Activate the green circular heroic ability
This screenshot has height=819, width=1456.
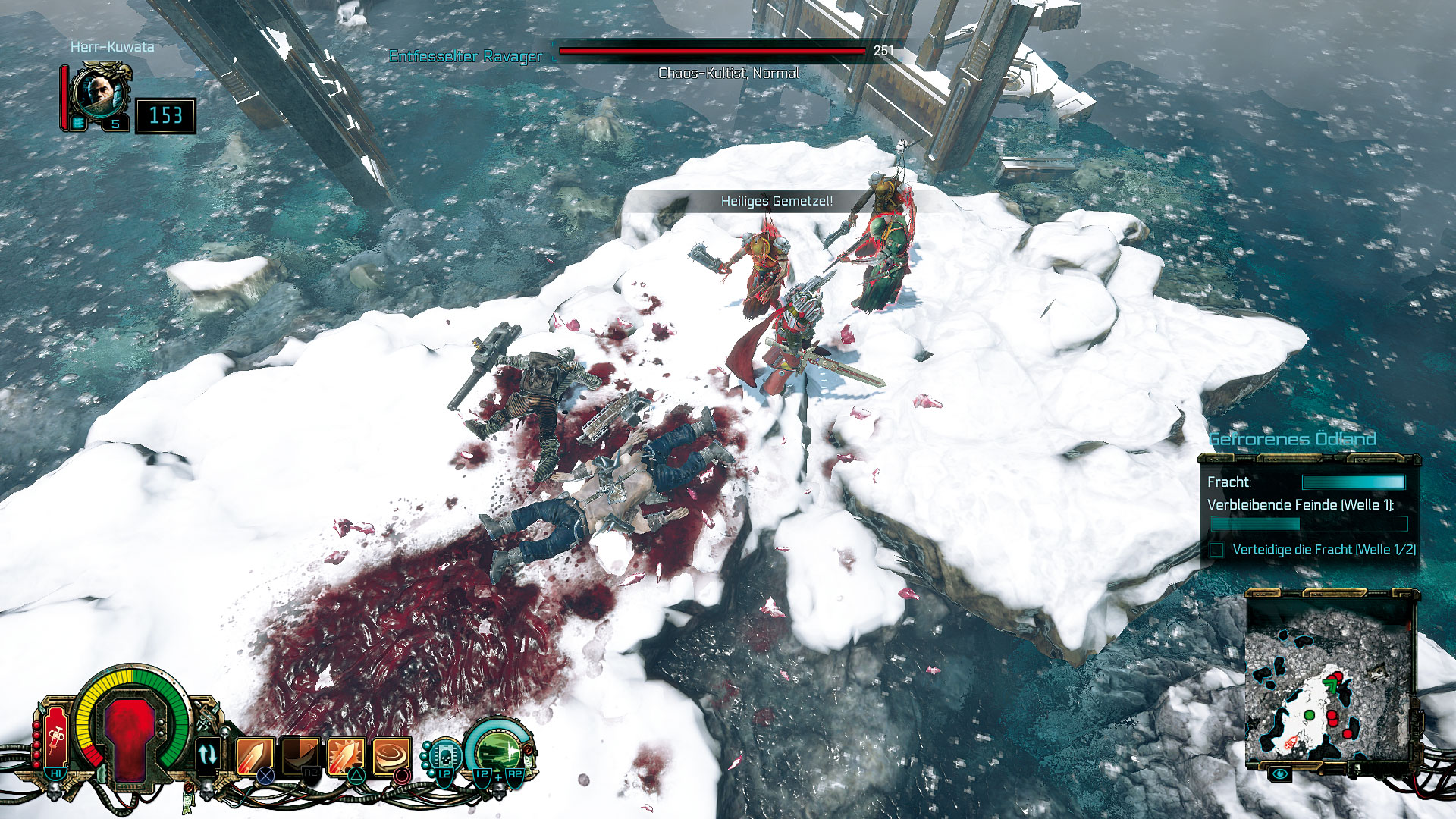[x=497, y=752]
